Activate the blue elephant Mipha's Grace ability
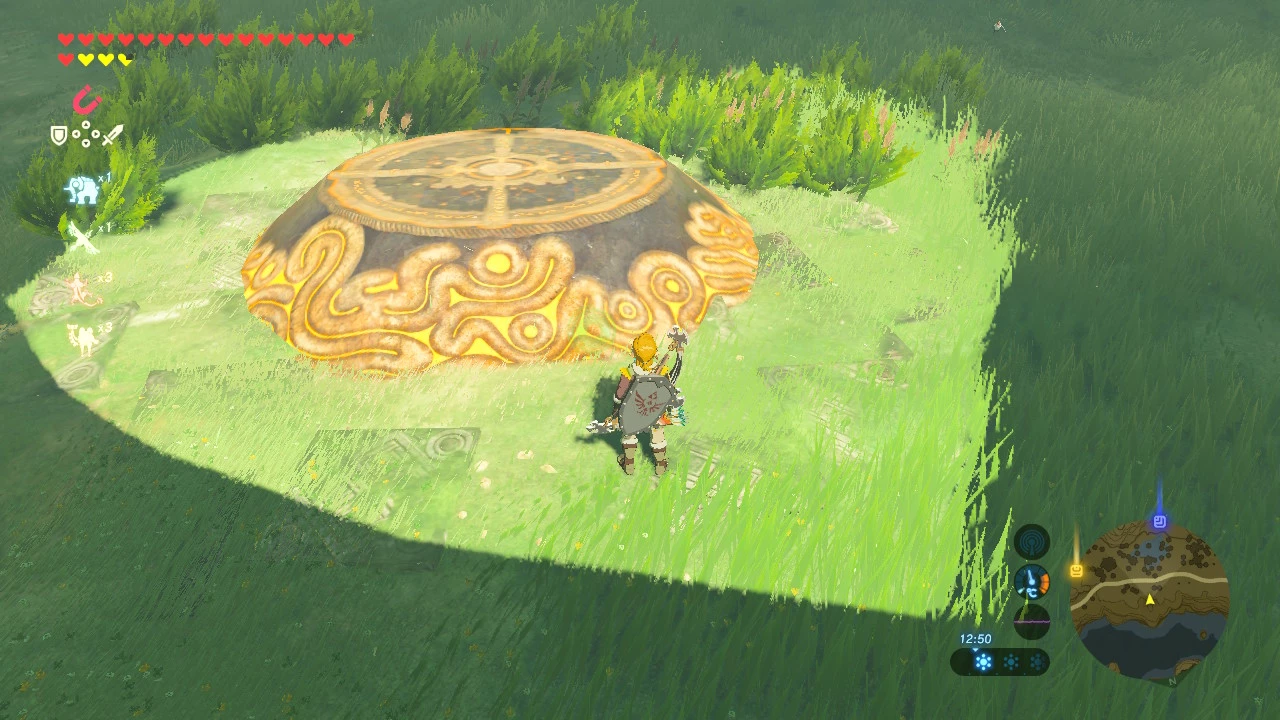Viewport: 1280px width, 720px height. click(82, 188)
